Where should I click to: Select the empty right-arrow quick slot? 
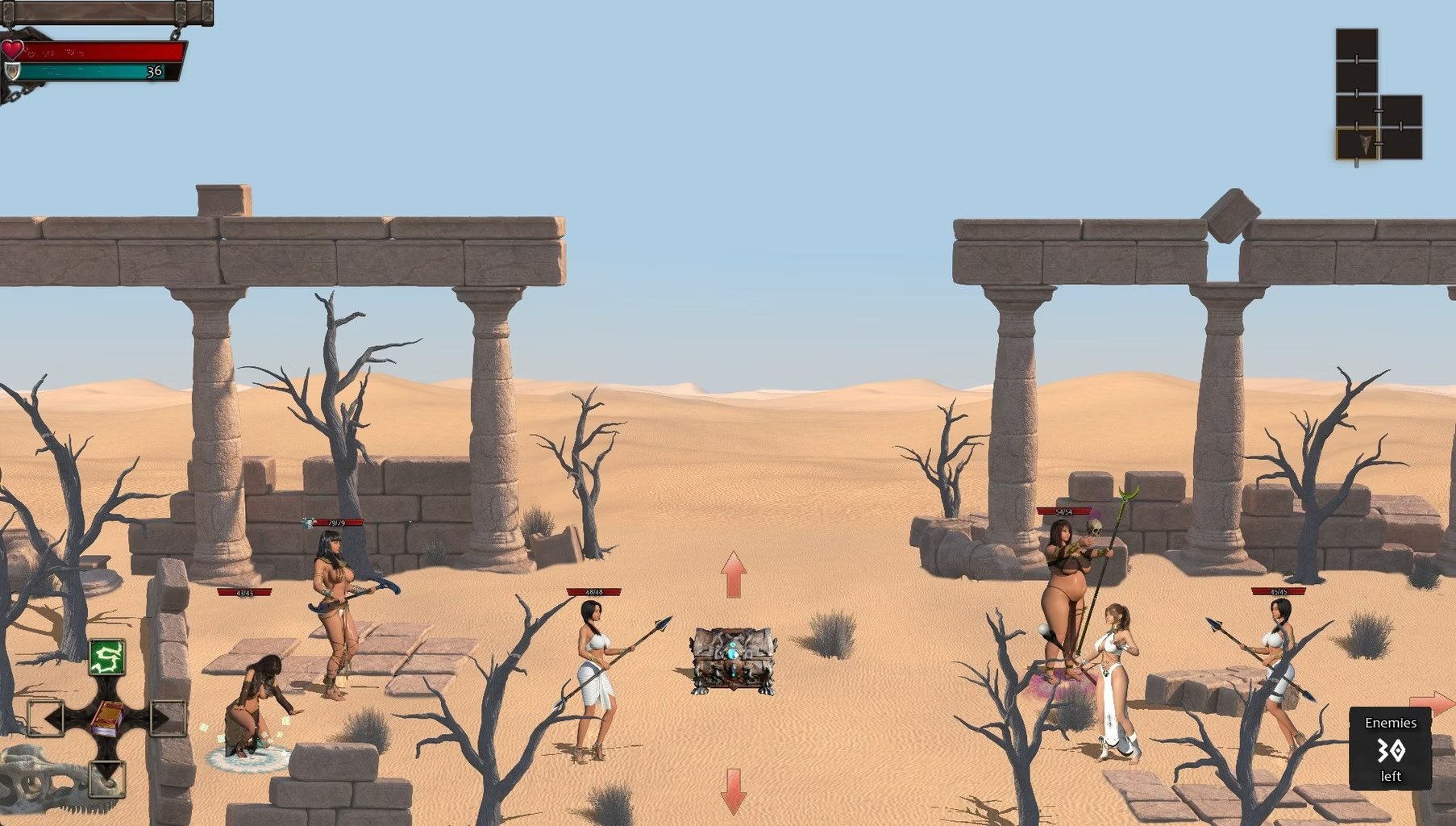coord(168,717)
